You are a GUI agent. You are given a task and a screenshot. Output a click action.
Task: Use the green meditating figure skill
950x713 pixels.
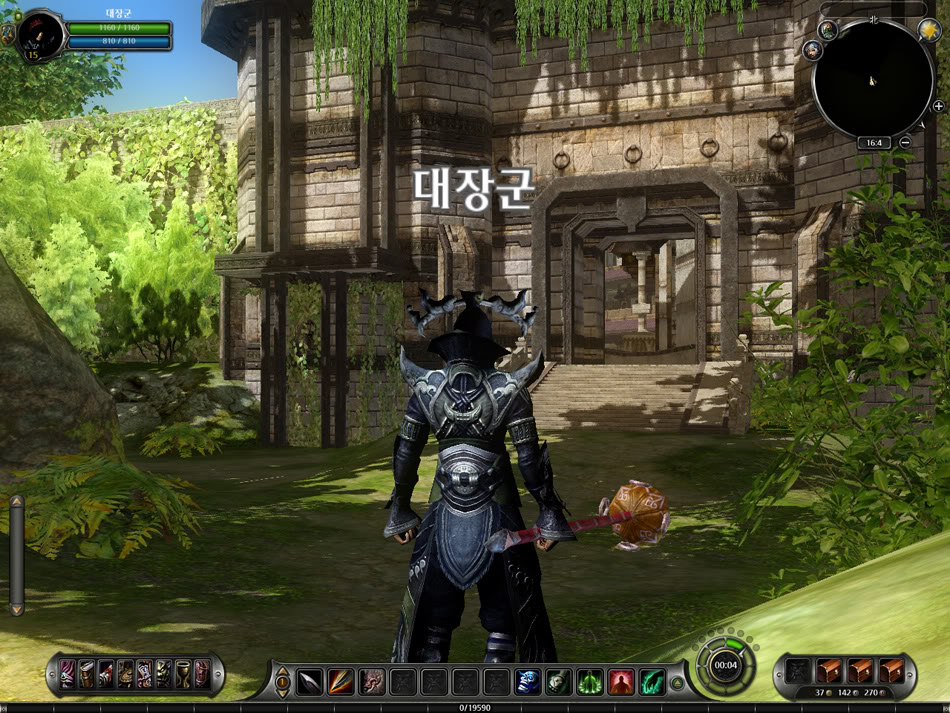coord(590,682)
